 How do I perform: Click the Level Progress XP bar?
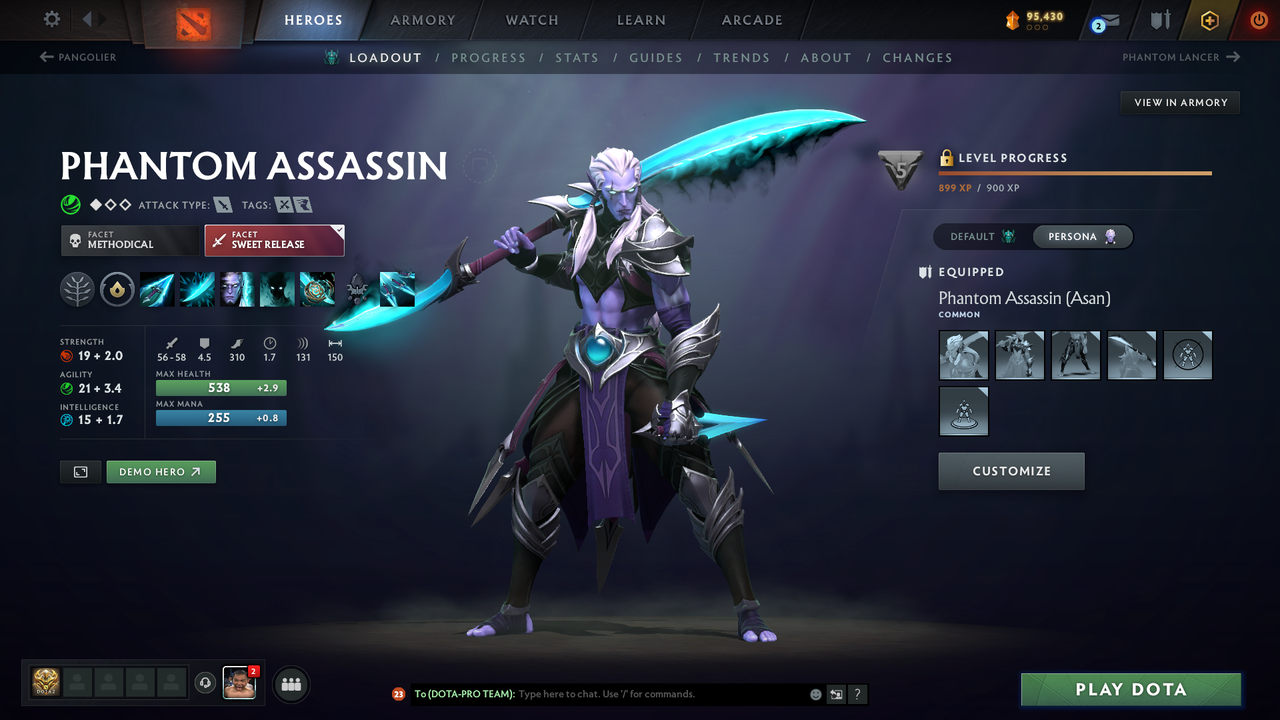1075,172
